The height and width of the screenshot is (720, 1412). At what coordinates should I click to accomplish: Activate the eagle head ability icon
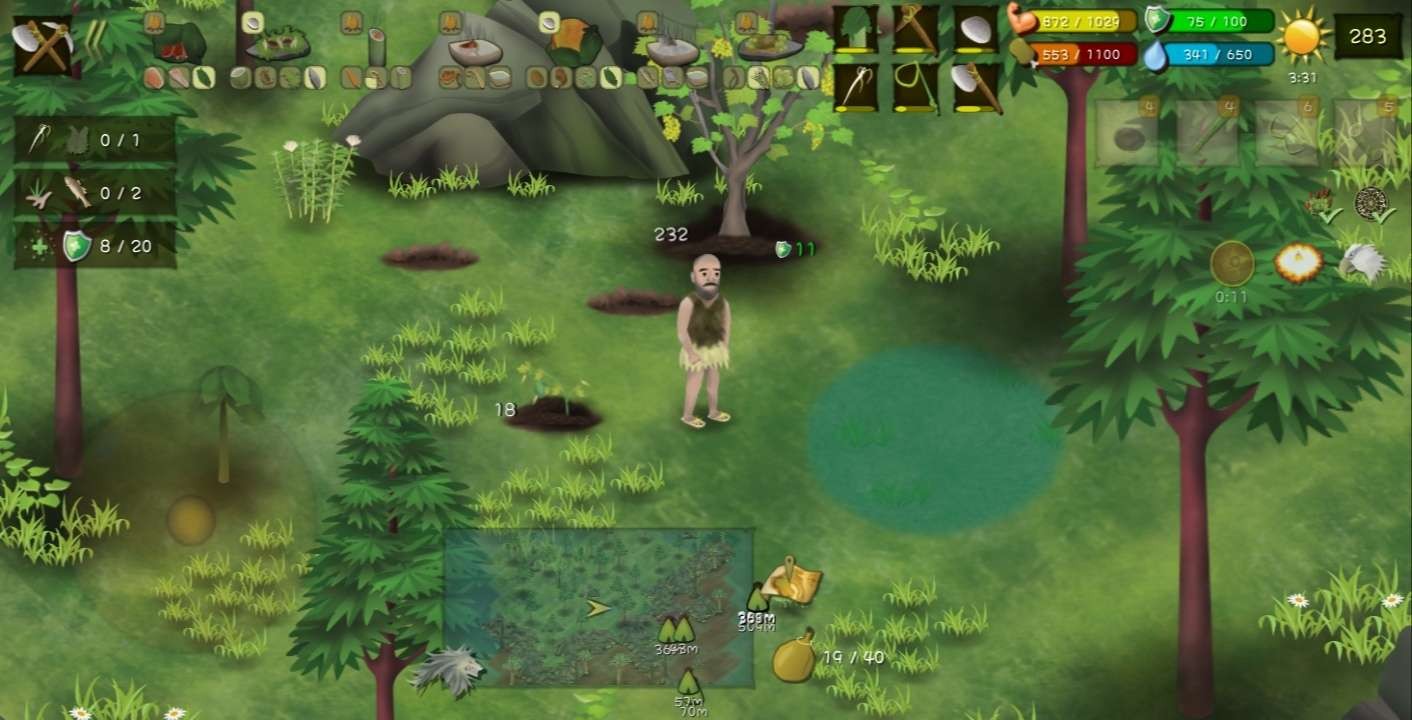(x=1362, y=263)
